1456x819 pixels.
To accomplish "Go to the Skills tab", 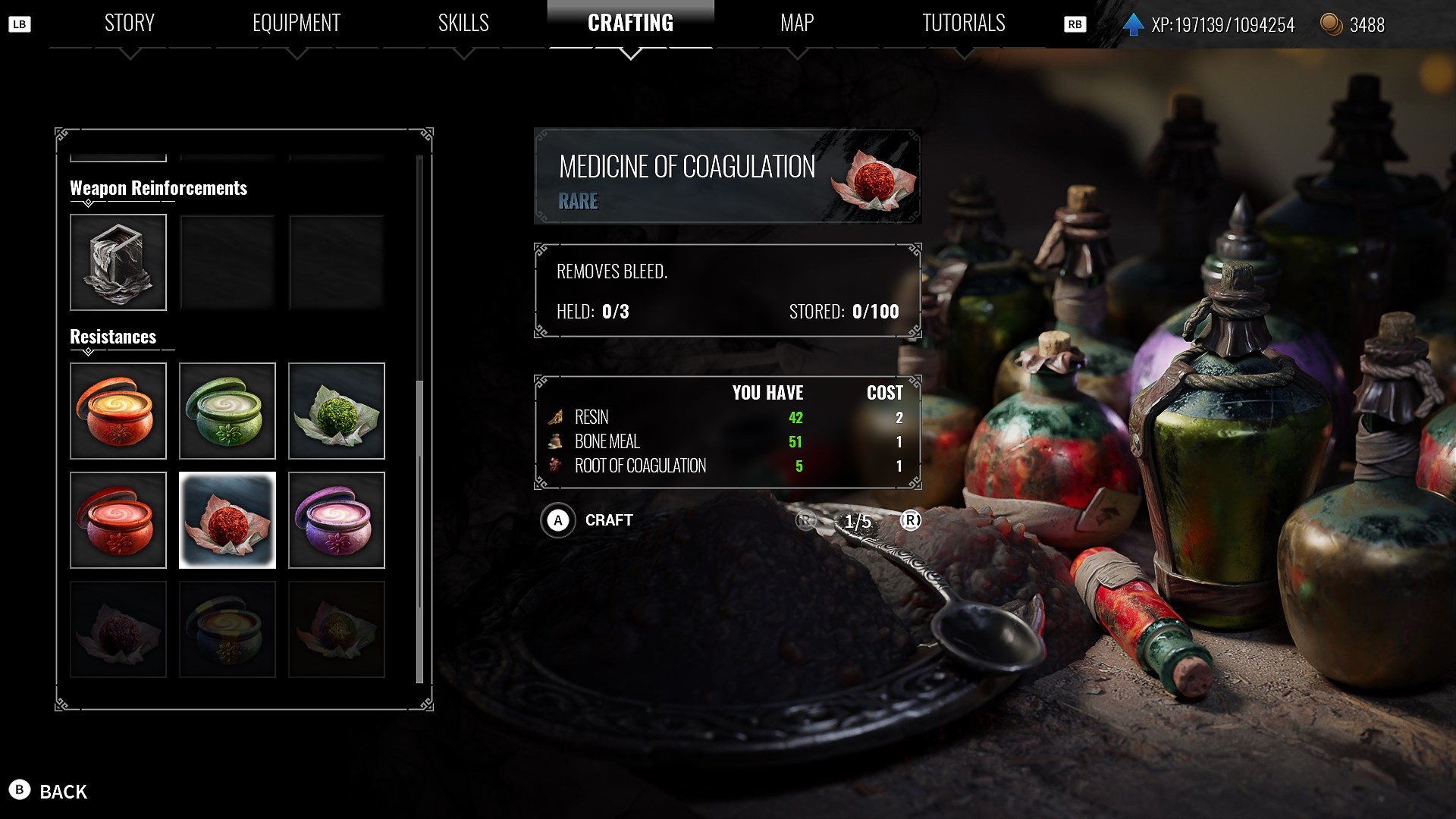I will pyautogui.click(x=463, y=24).
